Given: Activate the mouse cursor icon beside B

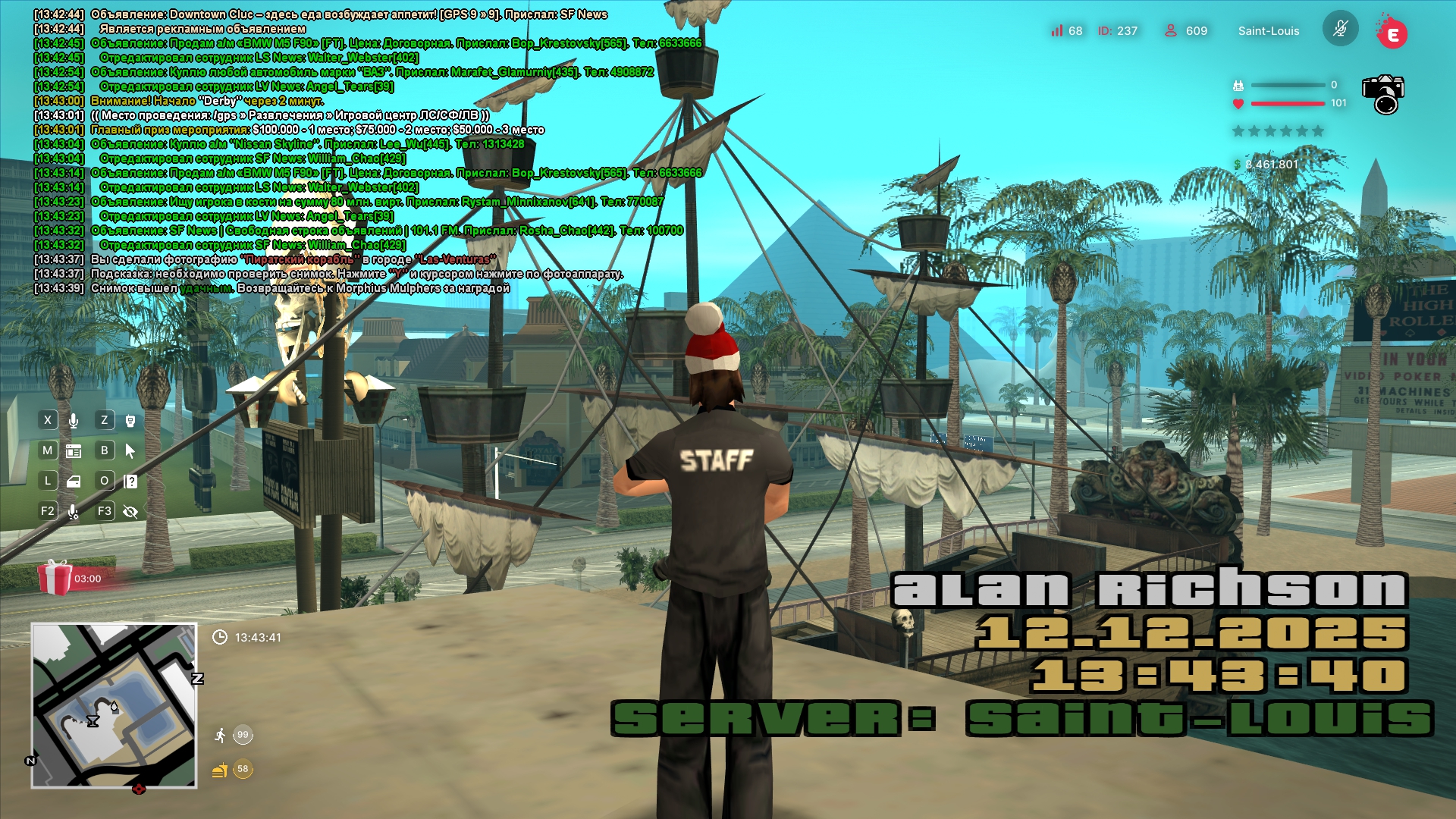Looking at the screenshot, I should [x=130, y=451].
